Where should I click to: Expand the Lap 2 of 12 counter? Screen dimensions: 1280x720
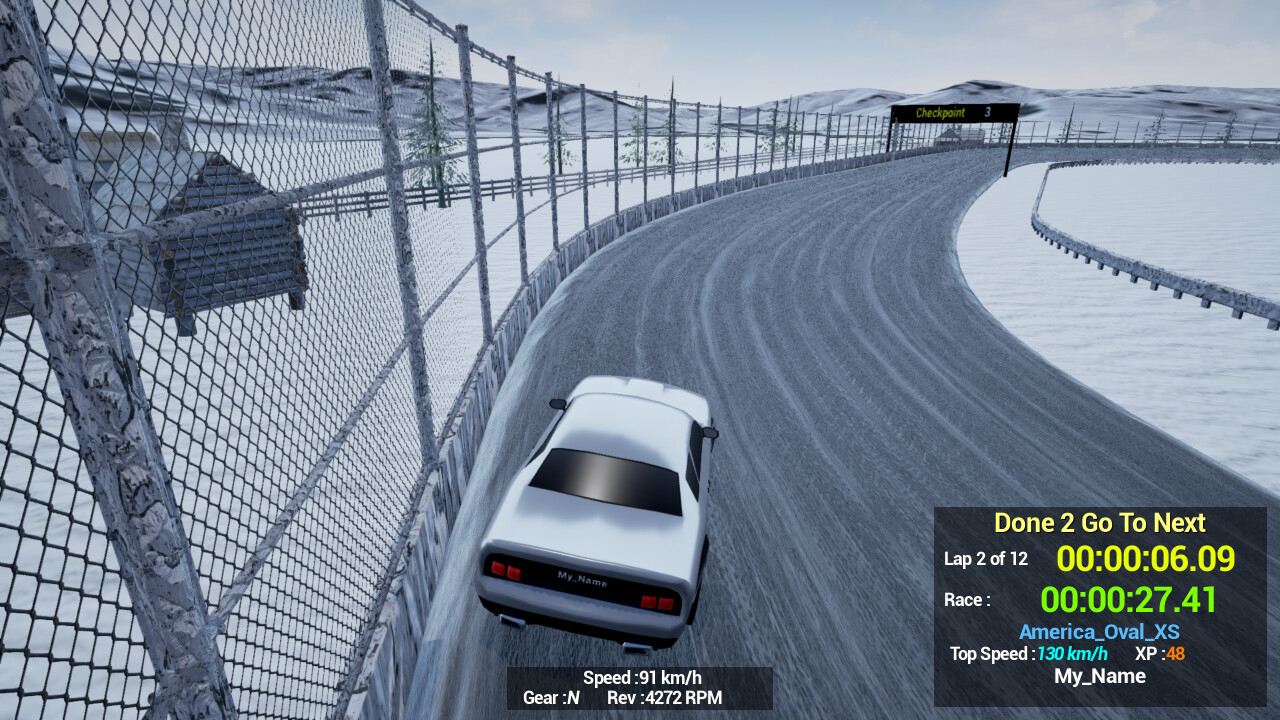[x=984, y=559]
